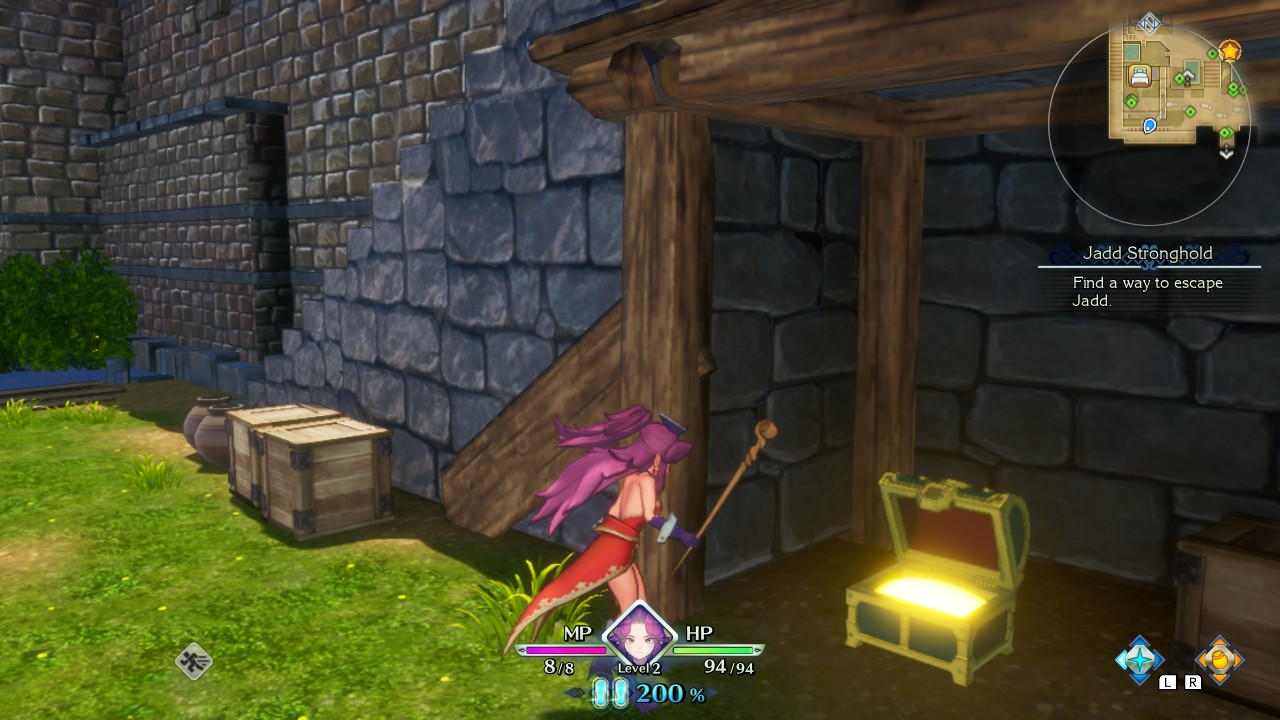Click the purple-haired character portrait
The height and width of the screenshot is (720, 1280).
point(638,635)
